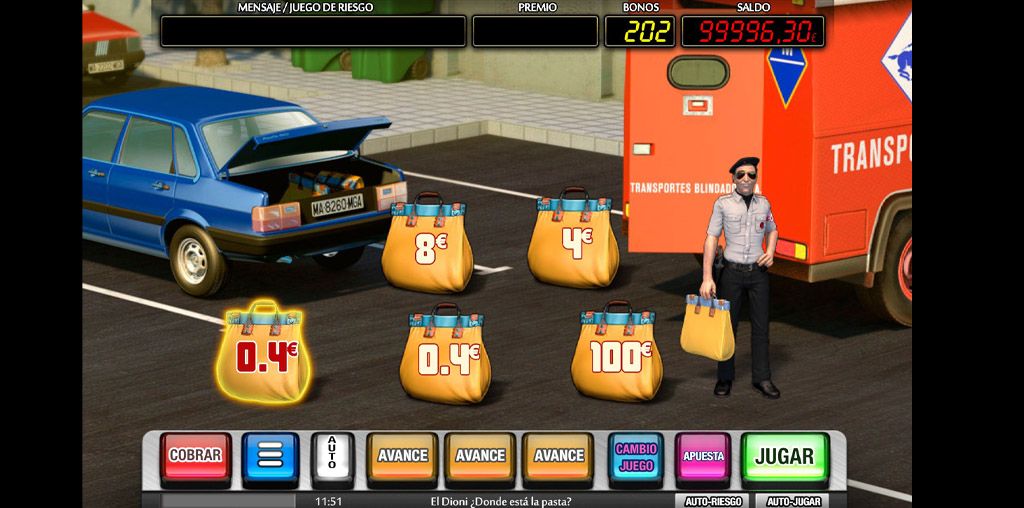1024x508 pixels.
Task: Pick the 8€ money bag
Action: pos(426,246)
